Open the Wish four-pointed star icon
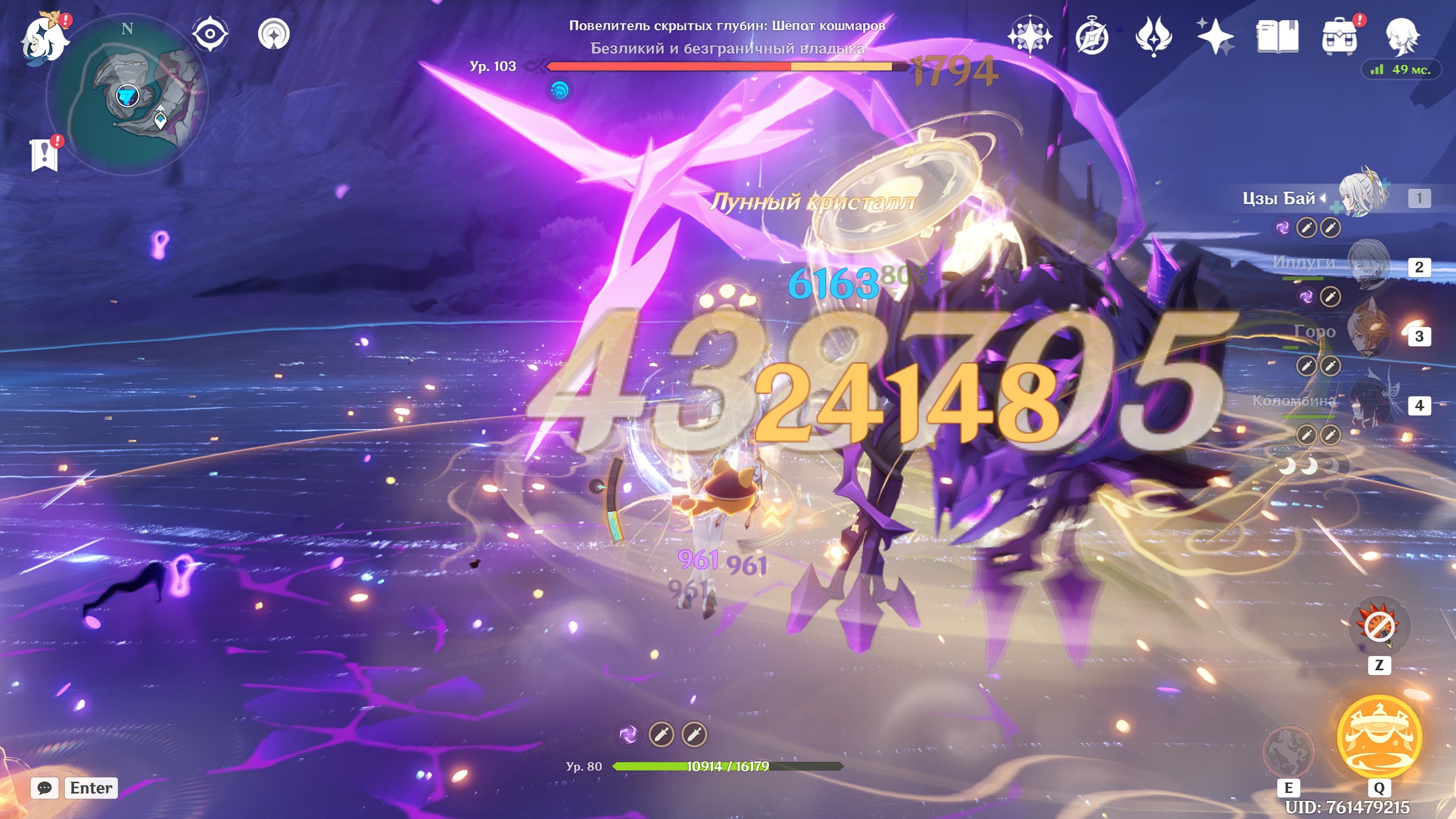This screenshot has width=1456, height=819. tap(1214, 36)
